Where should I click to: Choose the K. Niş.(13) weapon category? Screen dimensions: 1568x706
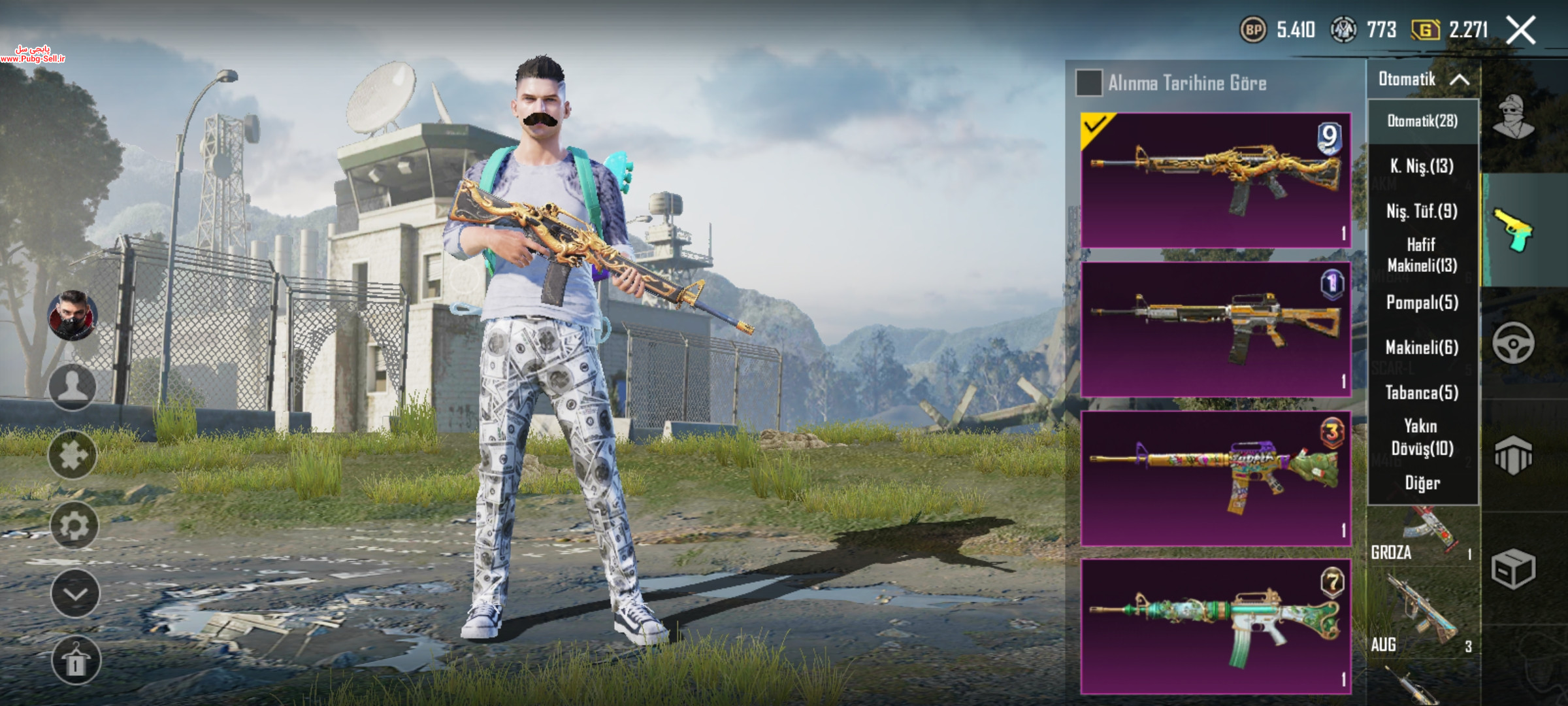pyautogui.click(x=1422, y=166)
